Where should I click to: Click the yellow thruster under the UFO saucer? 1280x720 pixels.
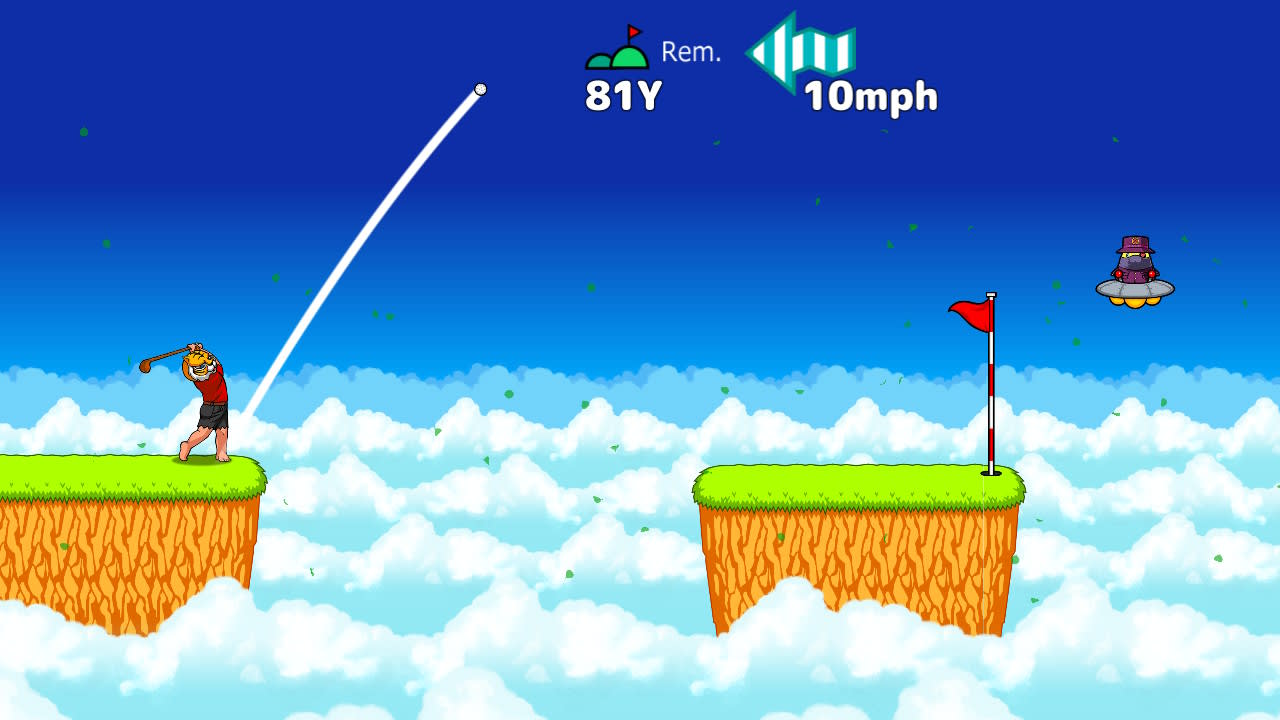[x=1133, y=303]
